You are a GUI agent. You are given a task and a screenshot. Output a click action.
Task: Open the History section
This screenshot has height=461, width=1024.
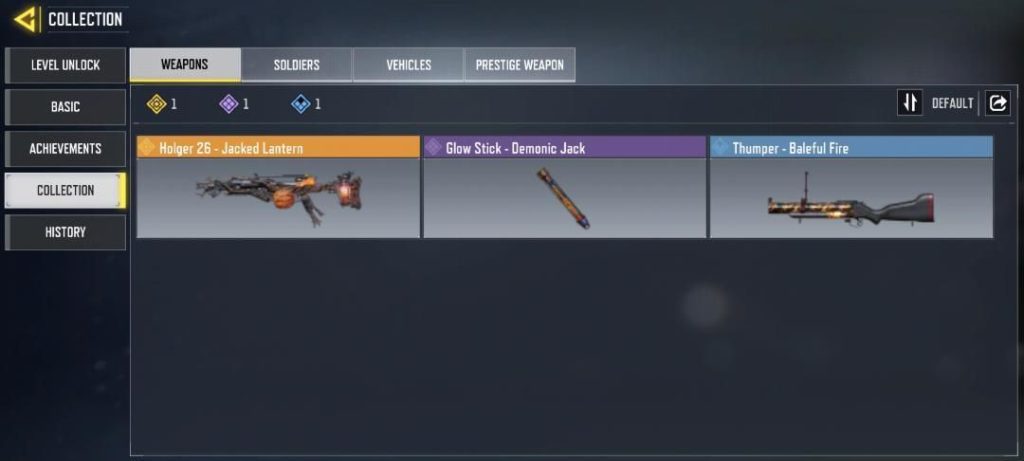[66, 232]
